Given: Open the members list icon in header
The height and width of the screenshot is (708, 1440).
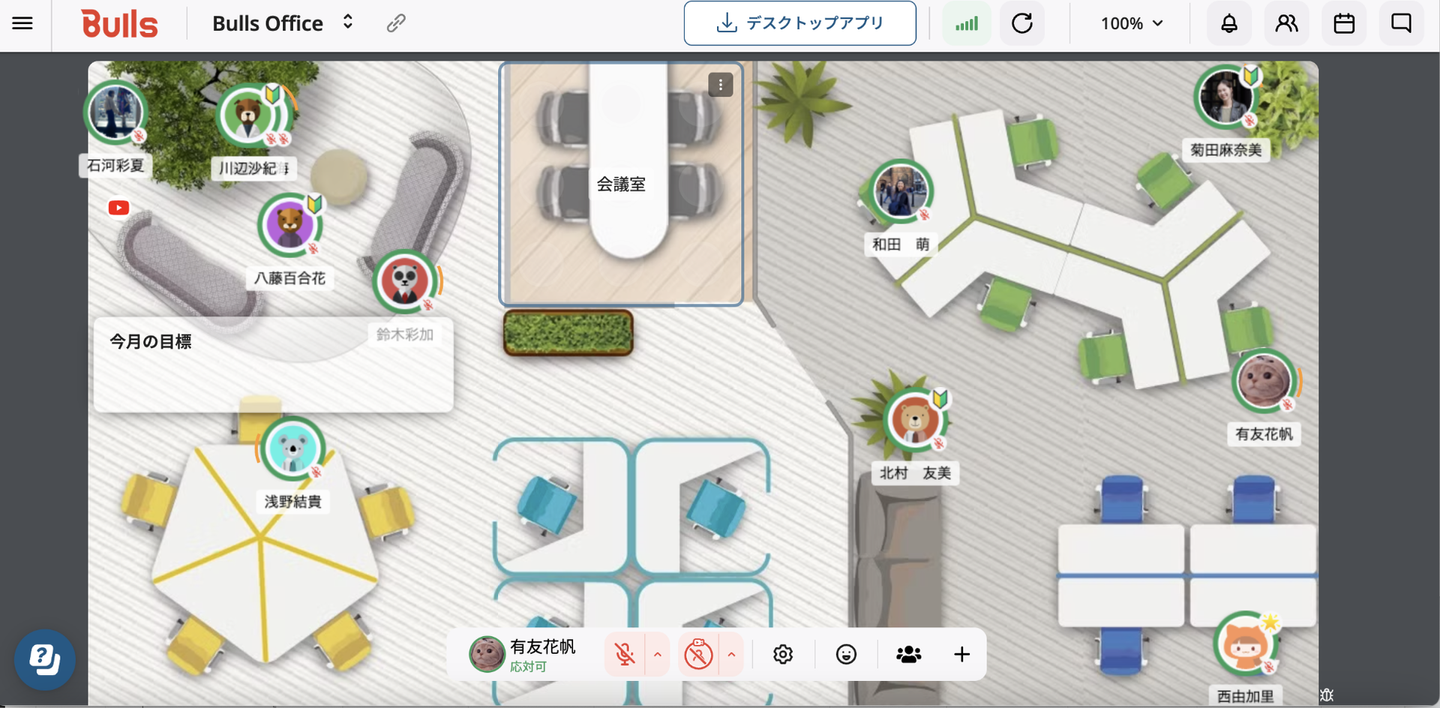Looking at the screenshot, I should coord(1287,23).
